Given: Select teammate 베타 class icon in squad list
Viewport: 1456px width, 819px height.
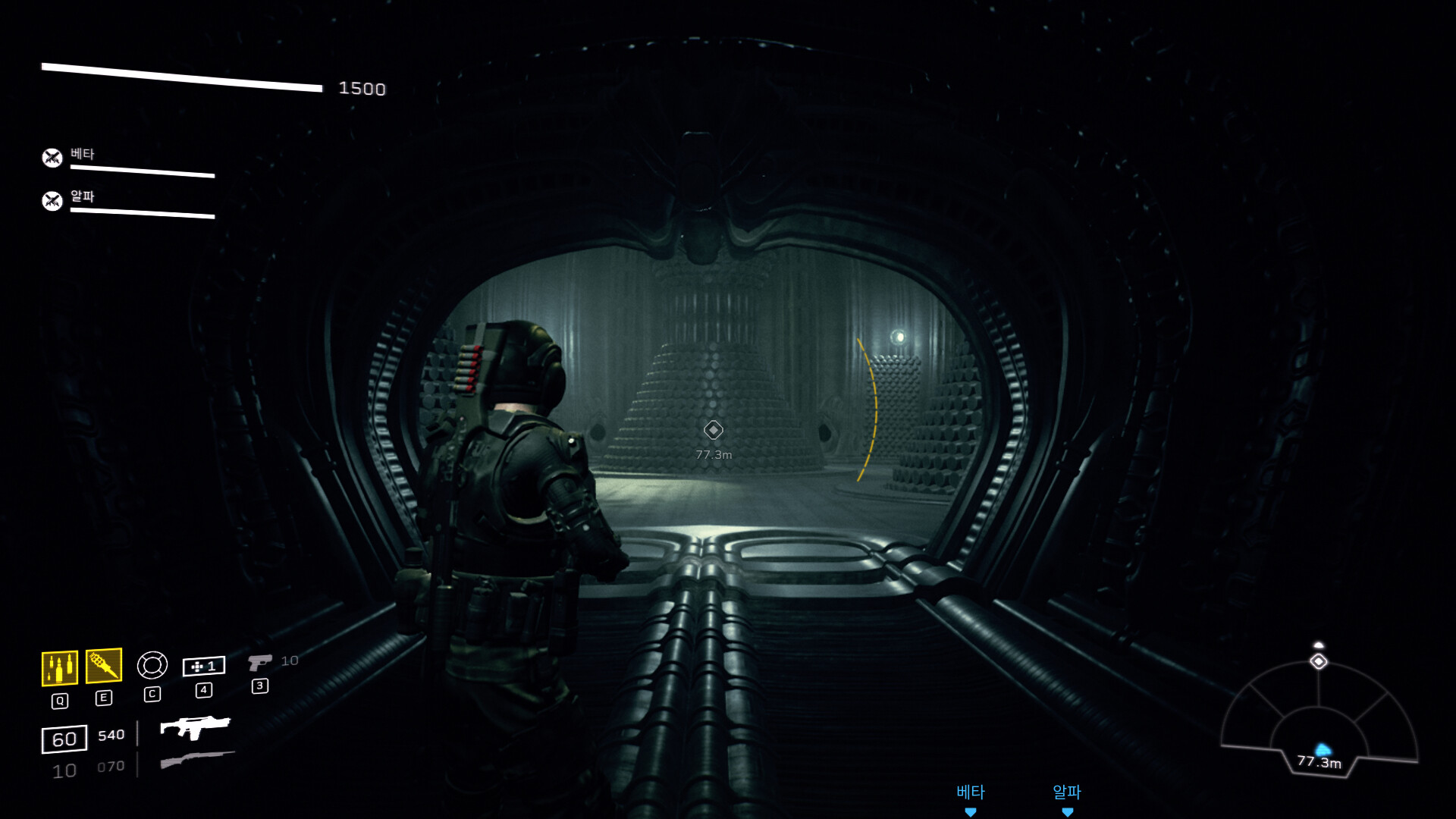Looking at the screenshot, I should (x=52, y=158).
